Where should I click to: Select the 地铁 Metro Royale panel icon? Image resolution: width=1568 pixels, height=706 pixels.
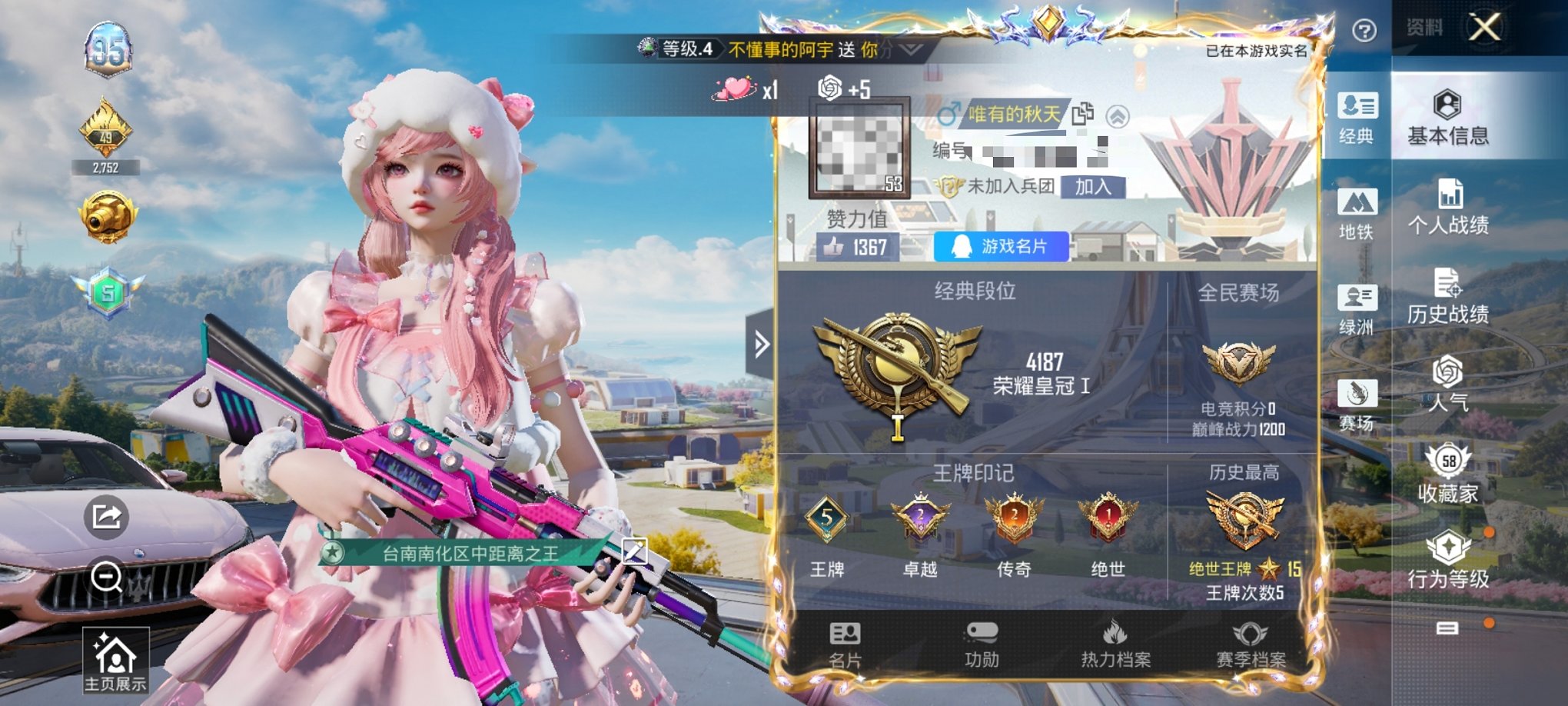(x=1359, y=214)
